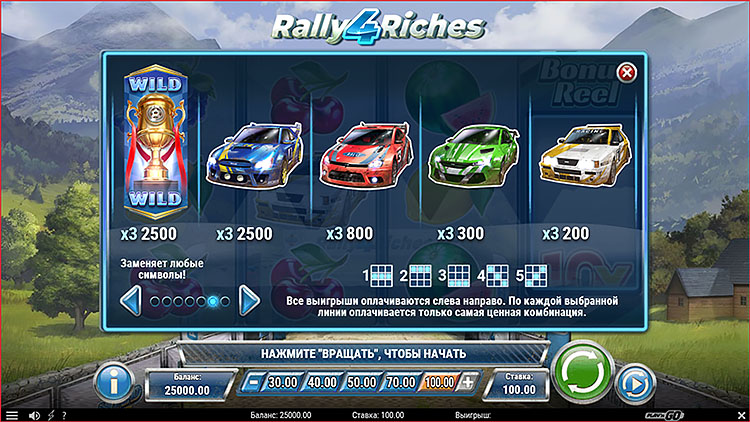Start autoplay with the blue play button
The width and height of the screenshot is (750, 422).
(x=634, y=382)
